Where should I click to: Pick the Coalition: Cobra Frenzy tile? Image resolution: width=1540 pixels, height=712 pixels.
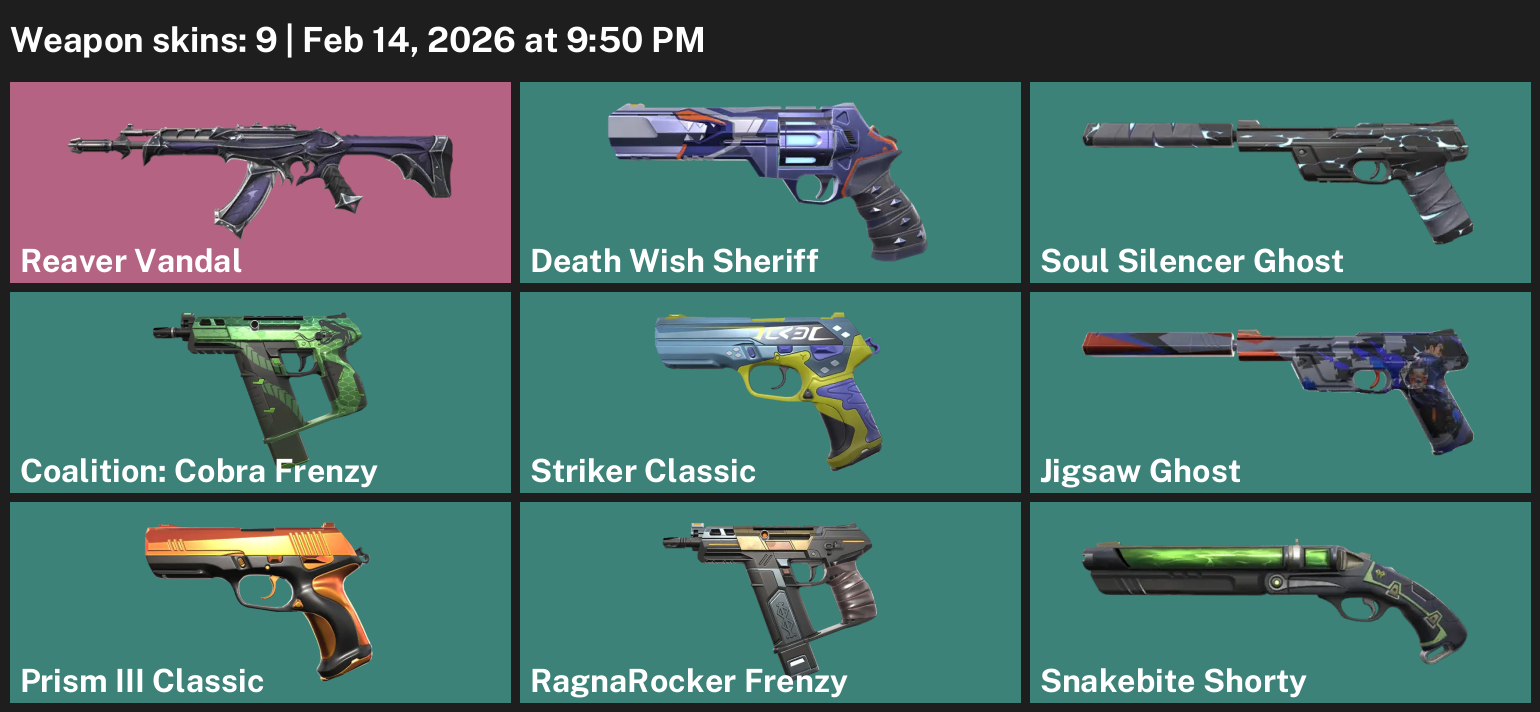pos(260,392)
